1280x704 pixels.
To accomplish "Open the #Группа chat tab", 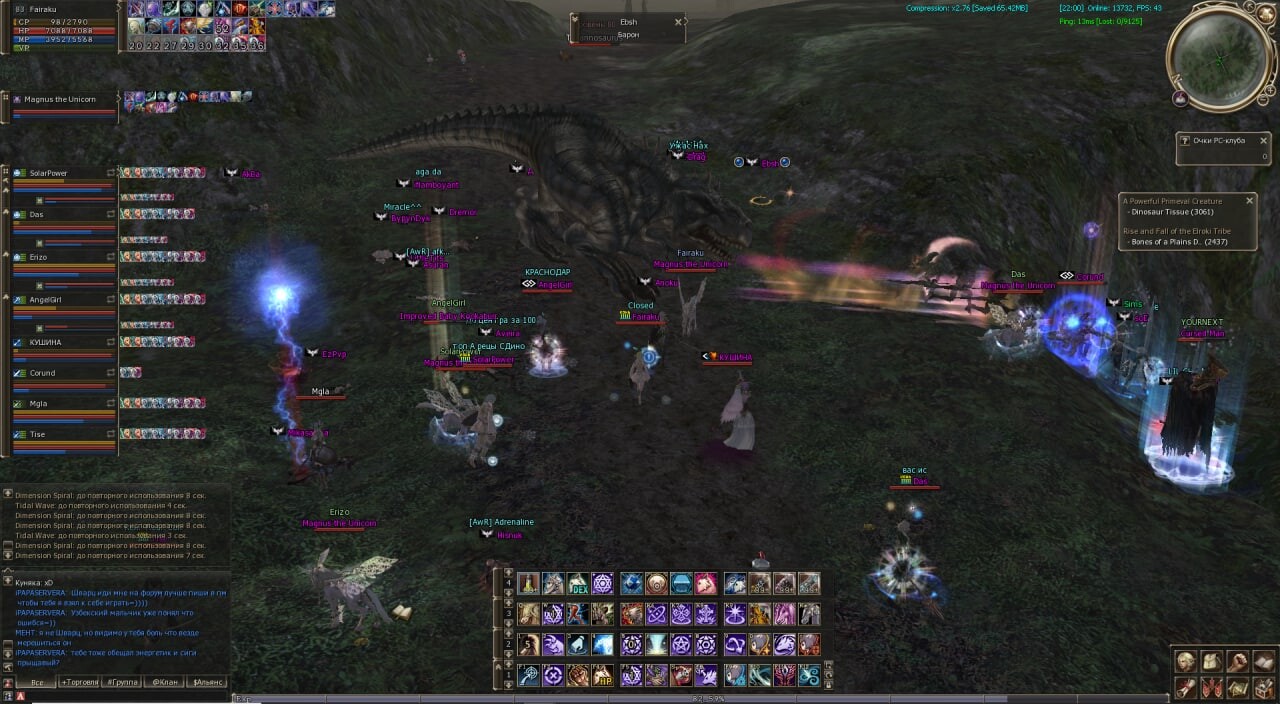I will (122, 682).
